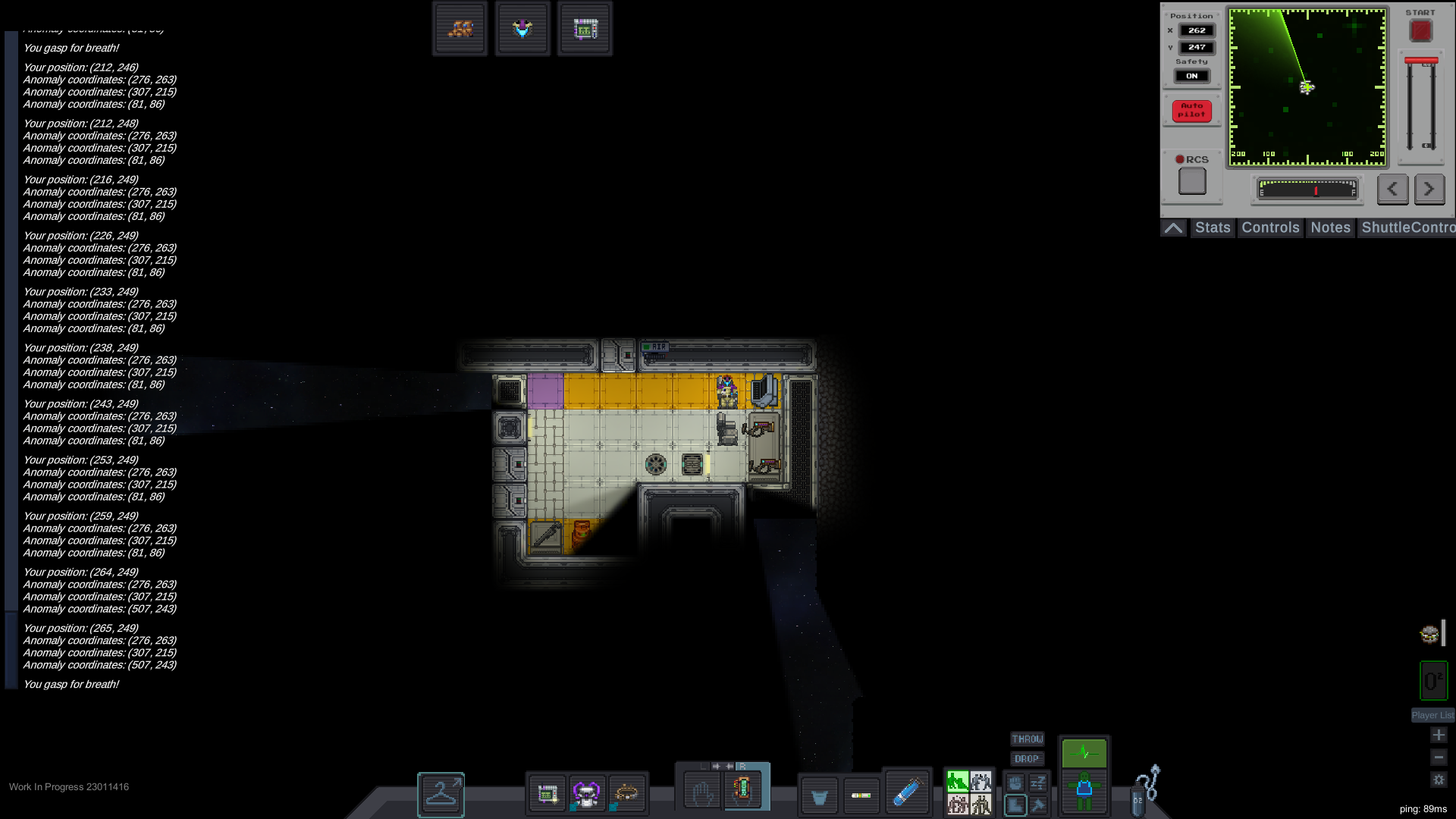Expand the Player List
Screen dimensions: 1456x819
pos(1432,714)
